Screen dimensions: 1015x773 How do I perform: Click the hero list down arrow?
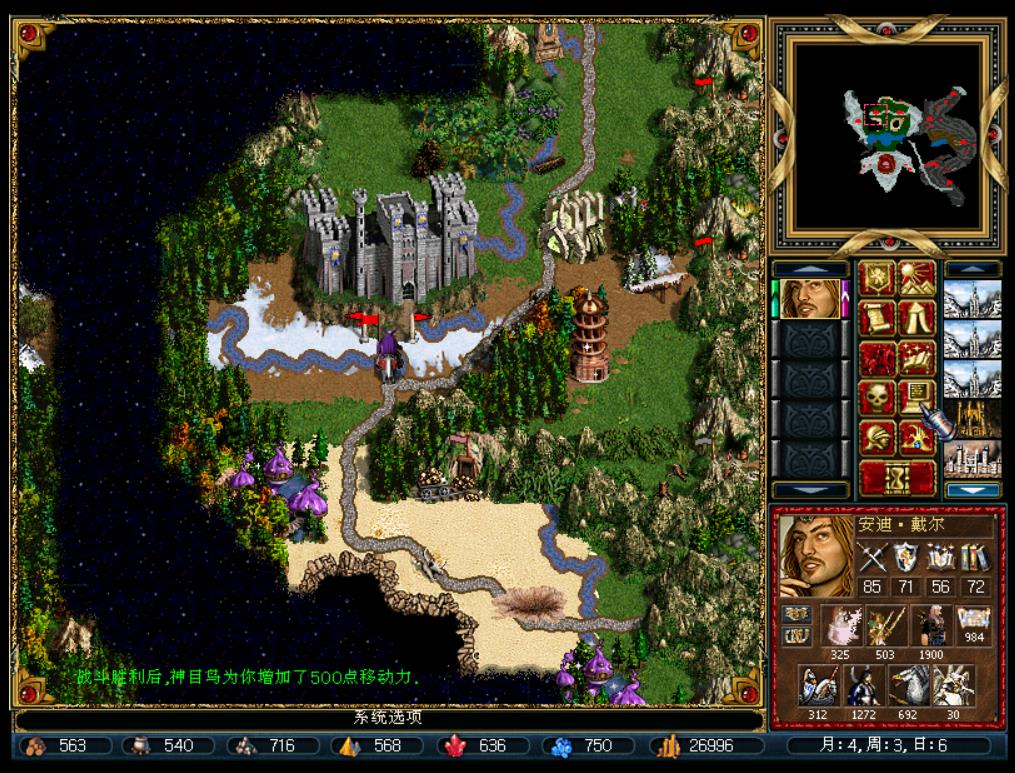pos(810,490)
